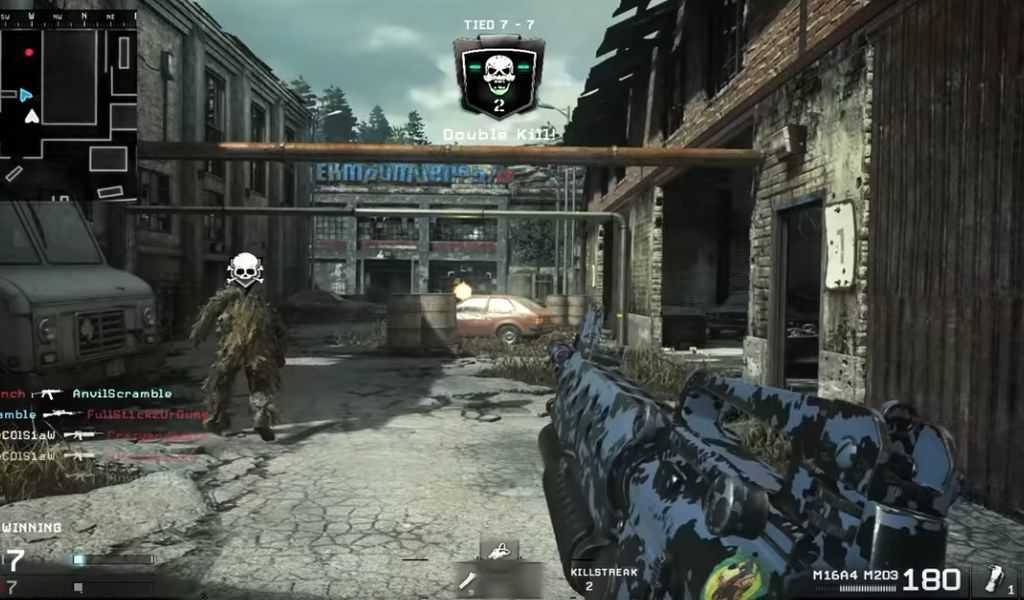This screenshot has width=1024, height=600.
Task: Click the Double Kill skull medal emblem
Action: (498, 77)
